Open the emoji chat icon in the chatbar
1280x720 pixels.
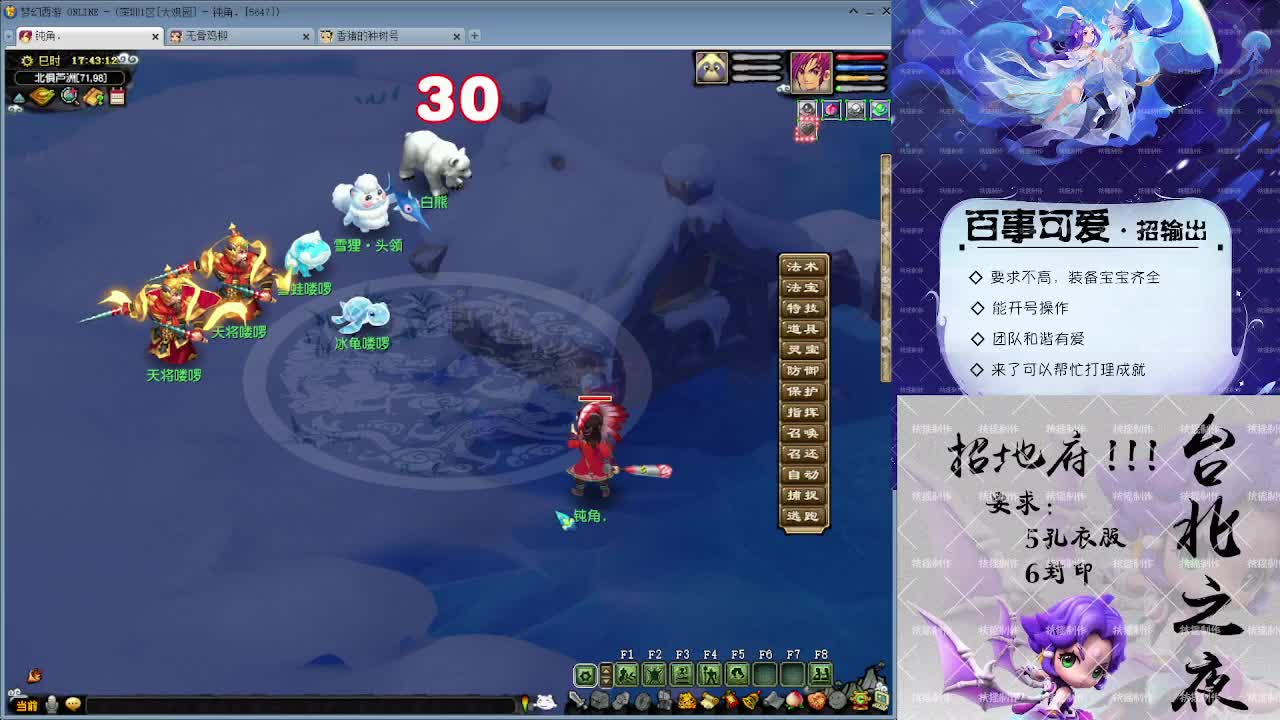pos(72,705)
